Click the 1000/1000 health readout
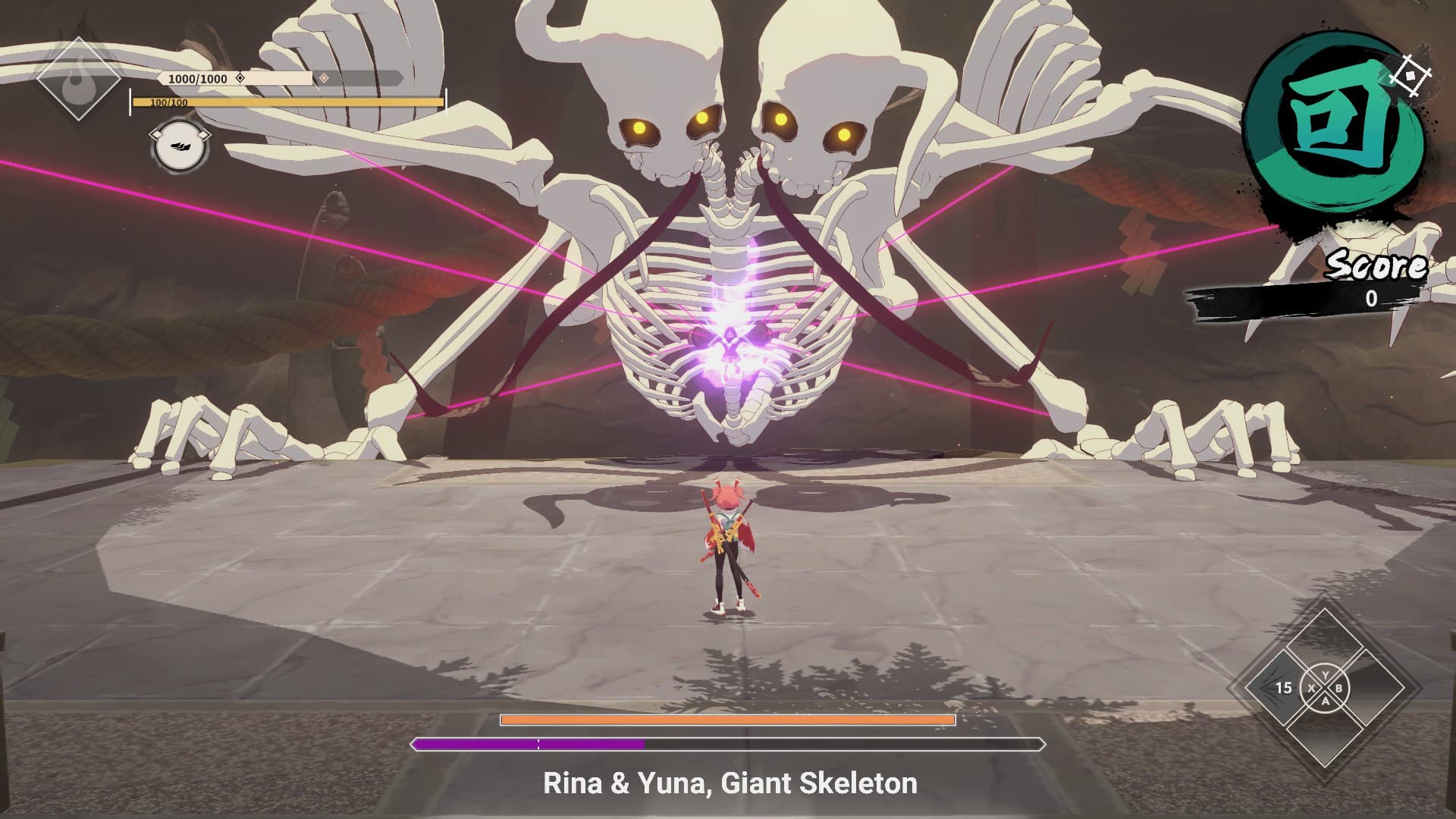Screen dimensions: 1456x819 (x=198, y=77)
